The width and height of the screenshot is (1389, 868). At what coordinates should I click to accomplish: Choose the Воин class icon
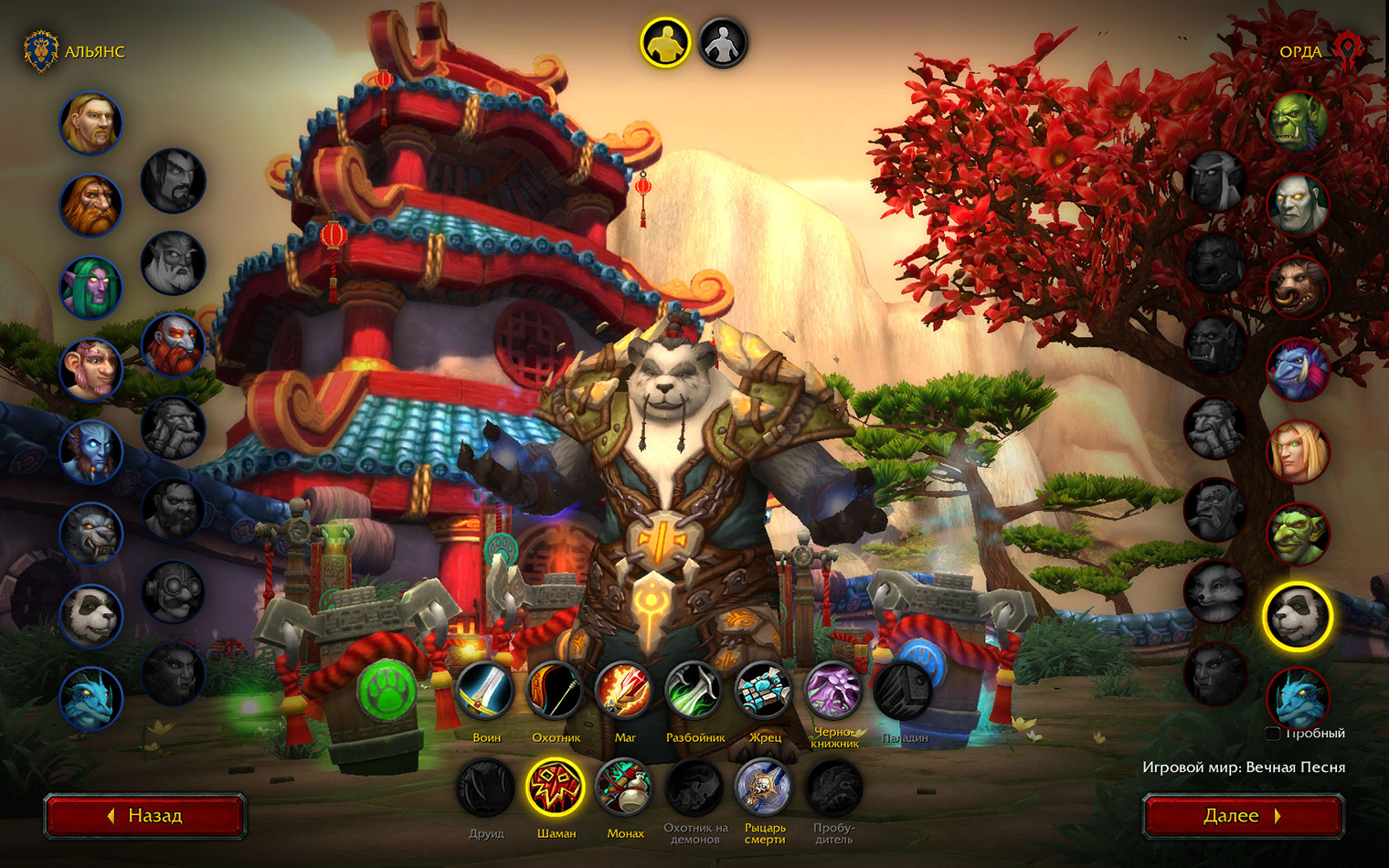[x=485, y=691]
